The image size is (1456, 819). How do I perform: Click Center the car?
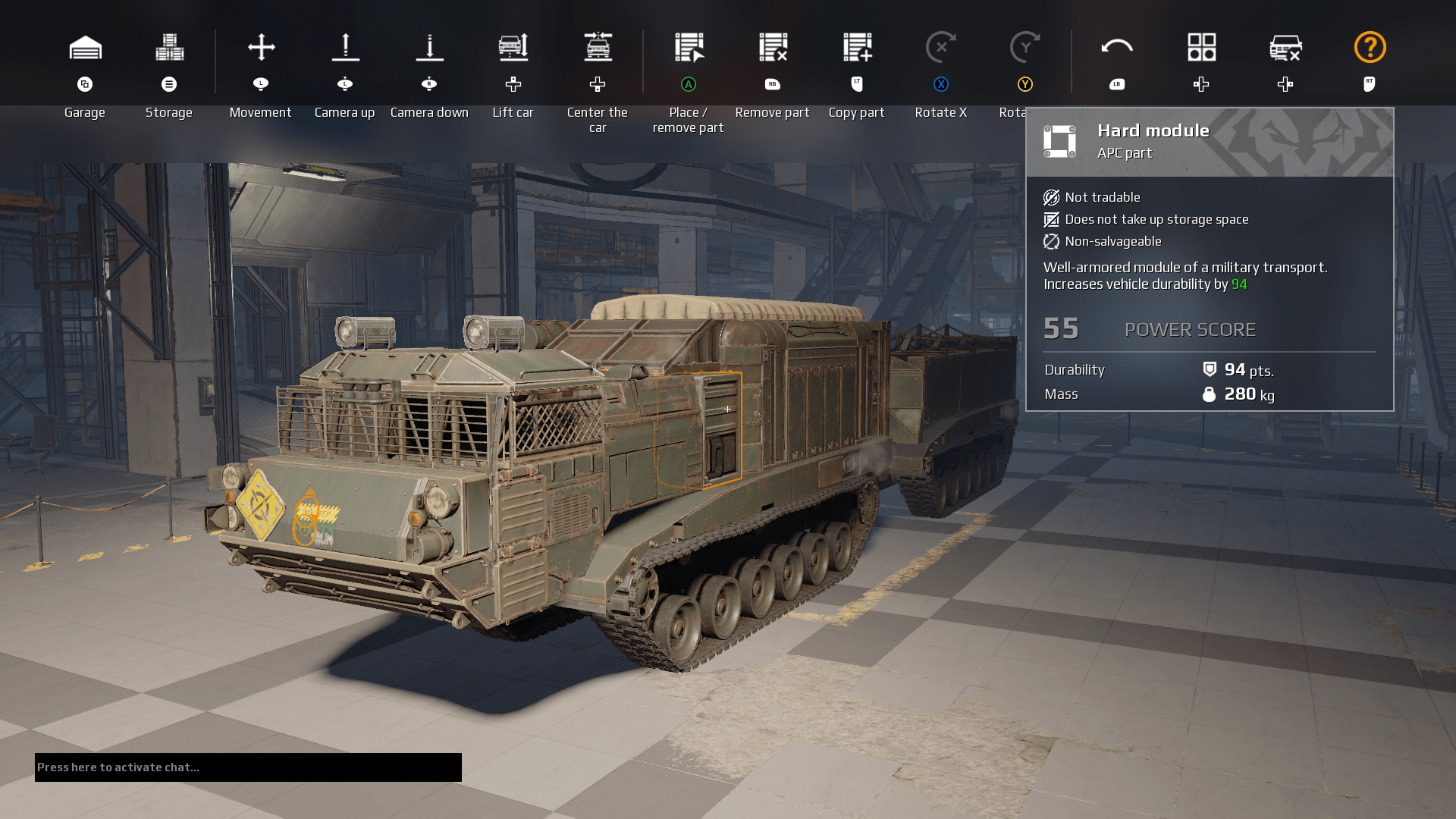click(598, 48)
